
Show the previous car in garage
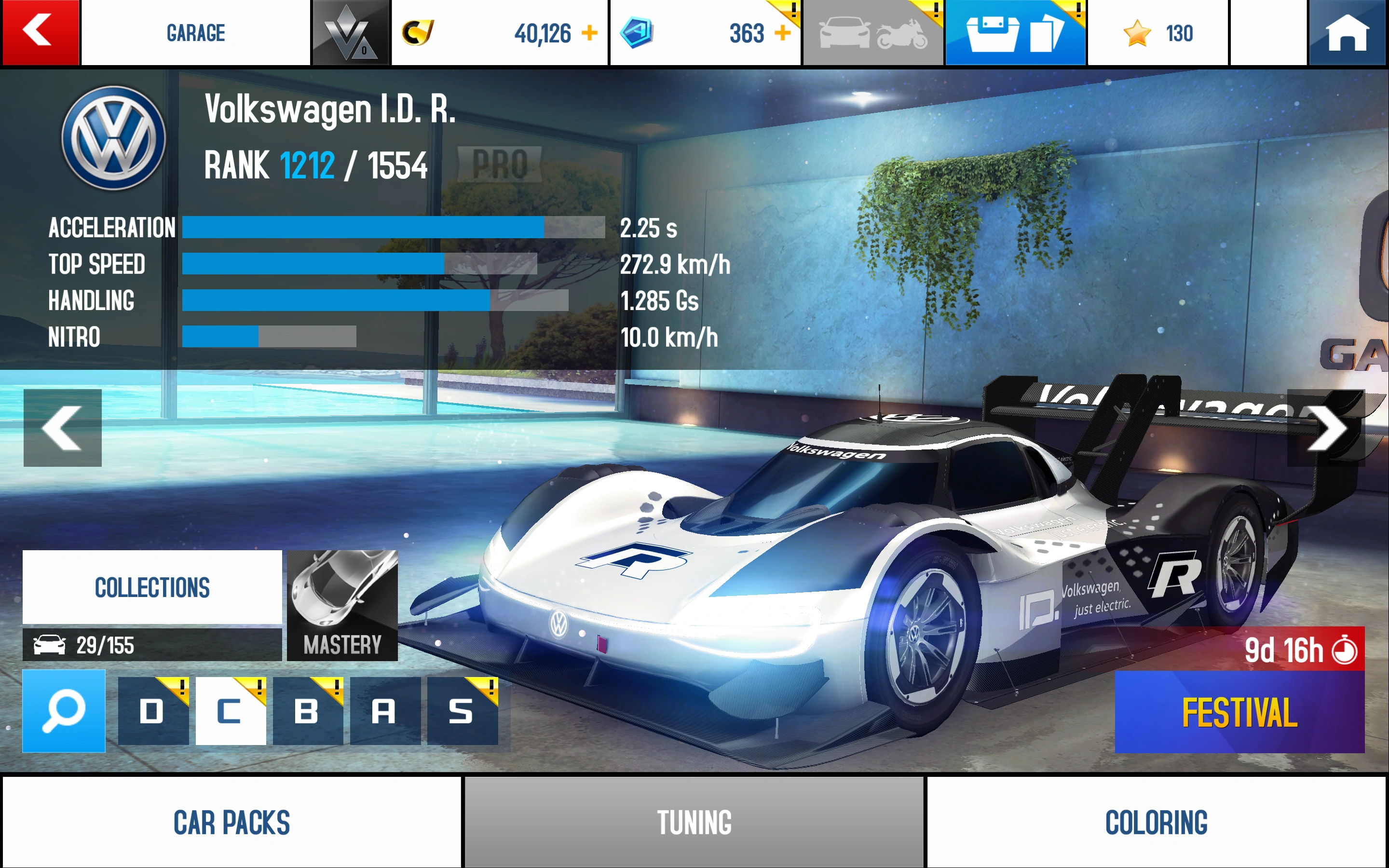pos(63,428)
